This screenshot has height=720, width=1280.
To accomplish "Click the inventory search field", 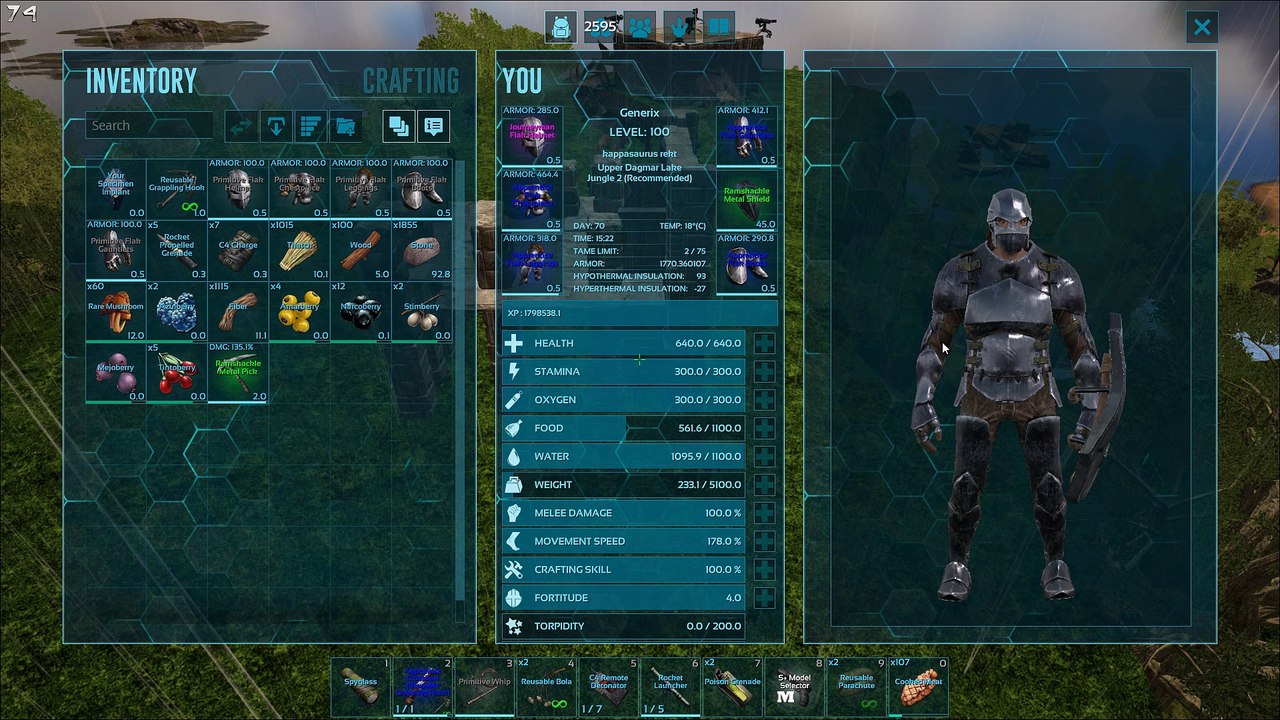I will coord(148,126).
